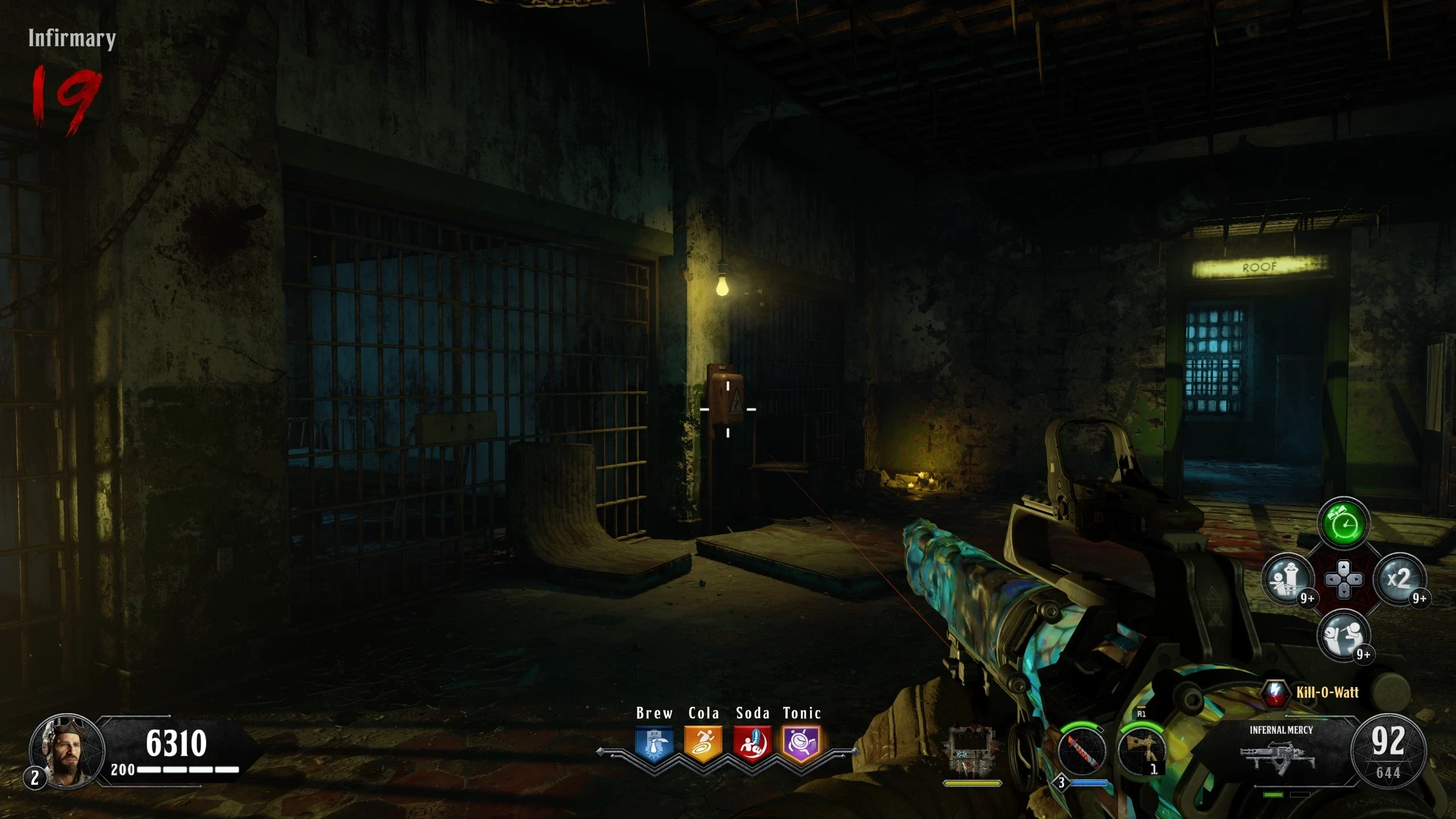
Task: Activate the green alarm clock elixir
Action: [1343, 524]
